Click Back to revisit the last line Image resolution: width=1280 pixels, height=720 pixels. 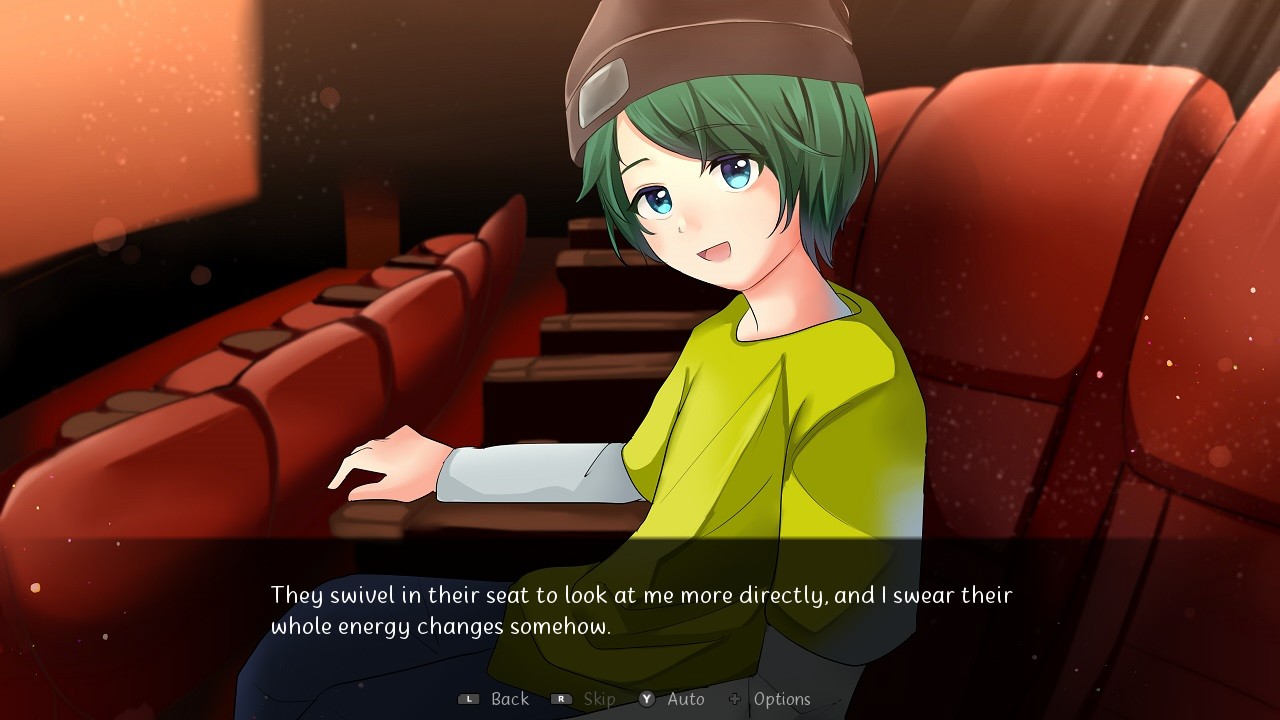tap(508, 699)
